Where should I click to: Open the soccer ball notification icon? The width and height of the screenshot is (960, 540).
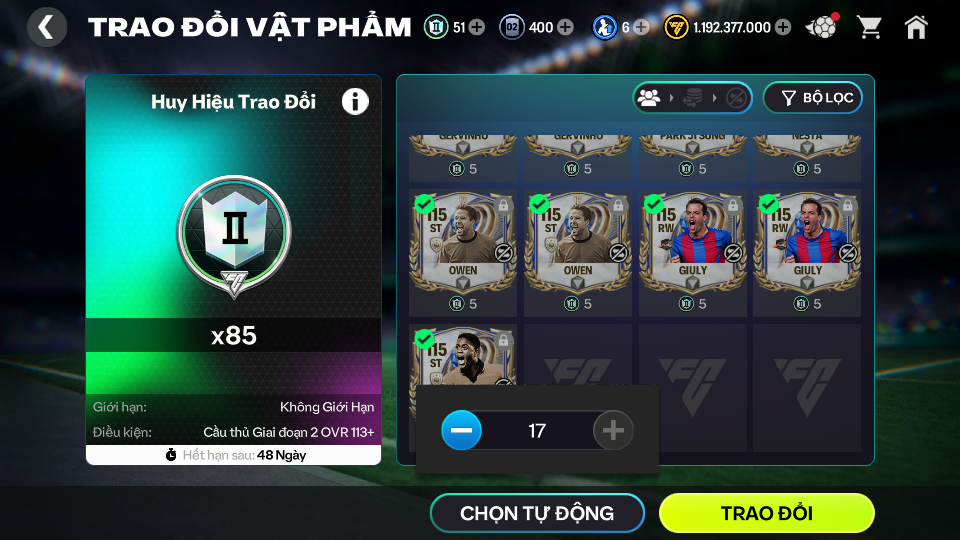click(822, 27)
